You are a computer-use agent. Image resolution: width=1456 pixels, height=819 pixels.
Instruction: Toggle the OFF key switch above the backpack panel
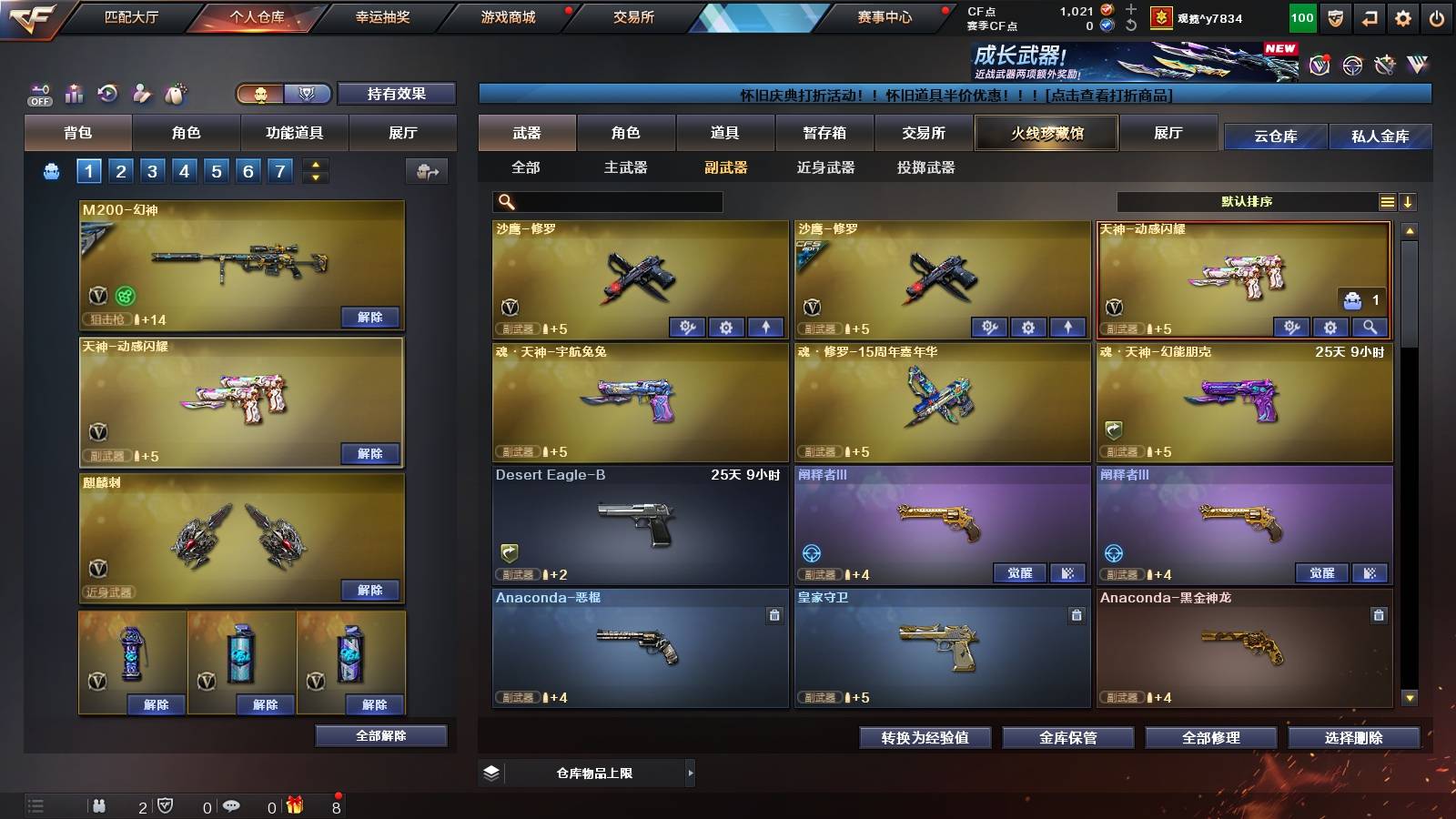tap(38, 93)
